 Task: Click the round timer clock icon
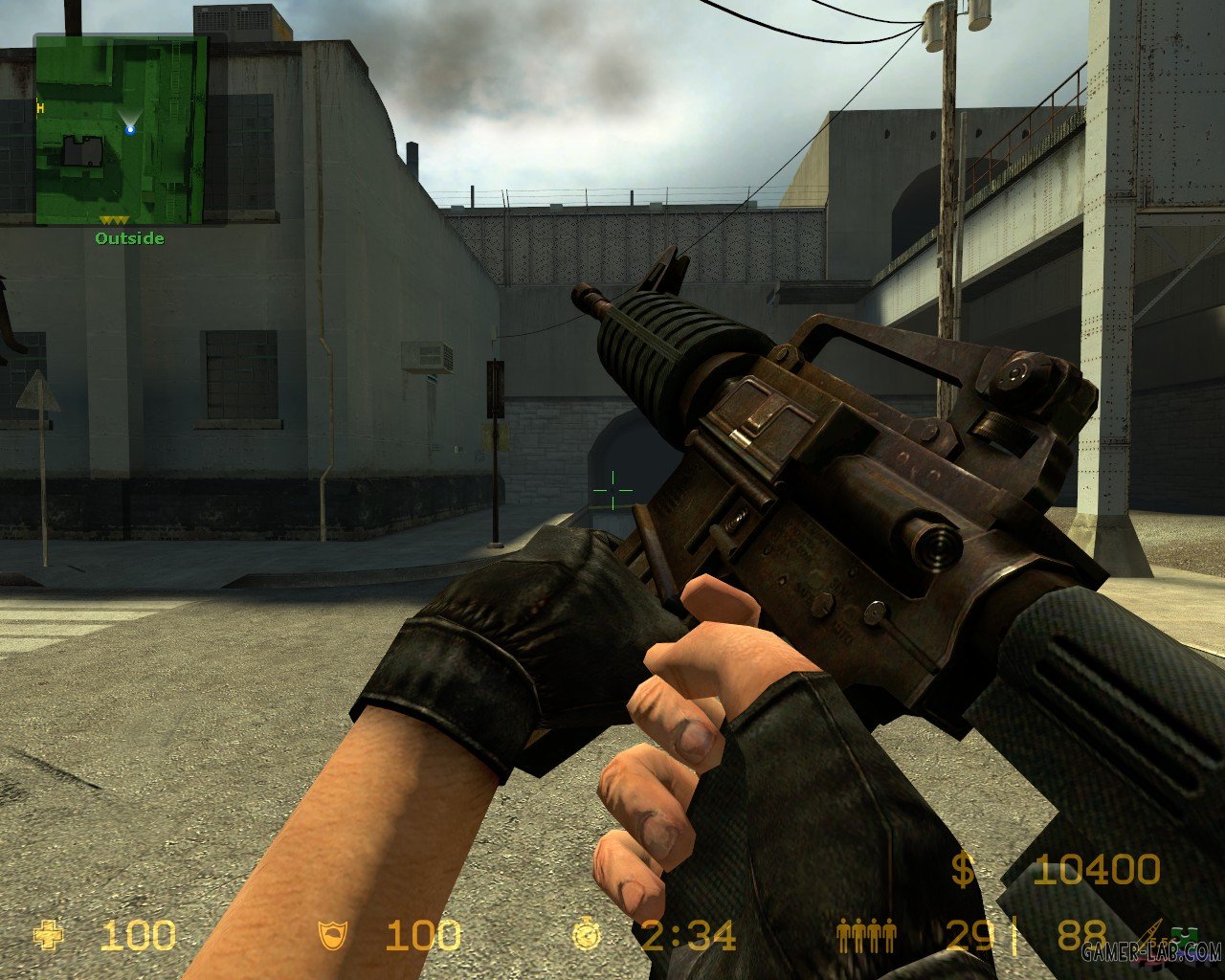coord(587,935)
